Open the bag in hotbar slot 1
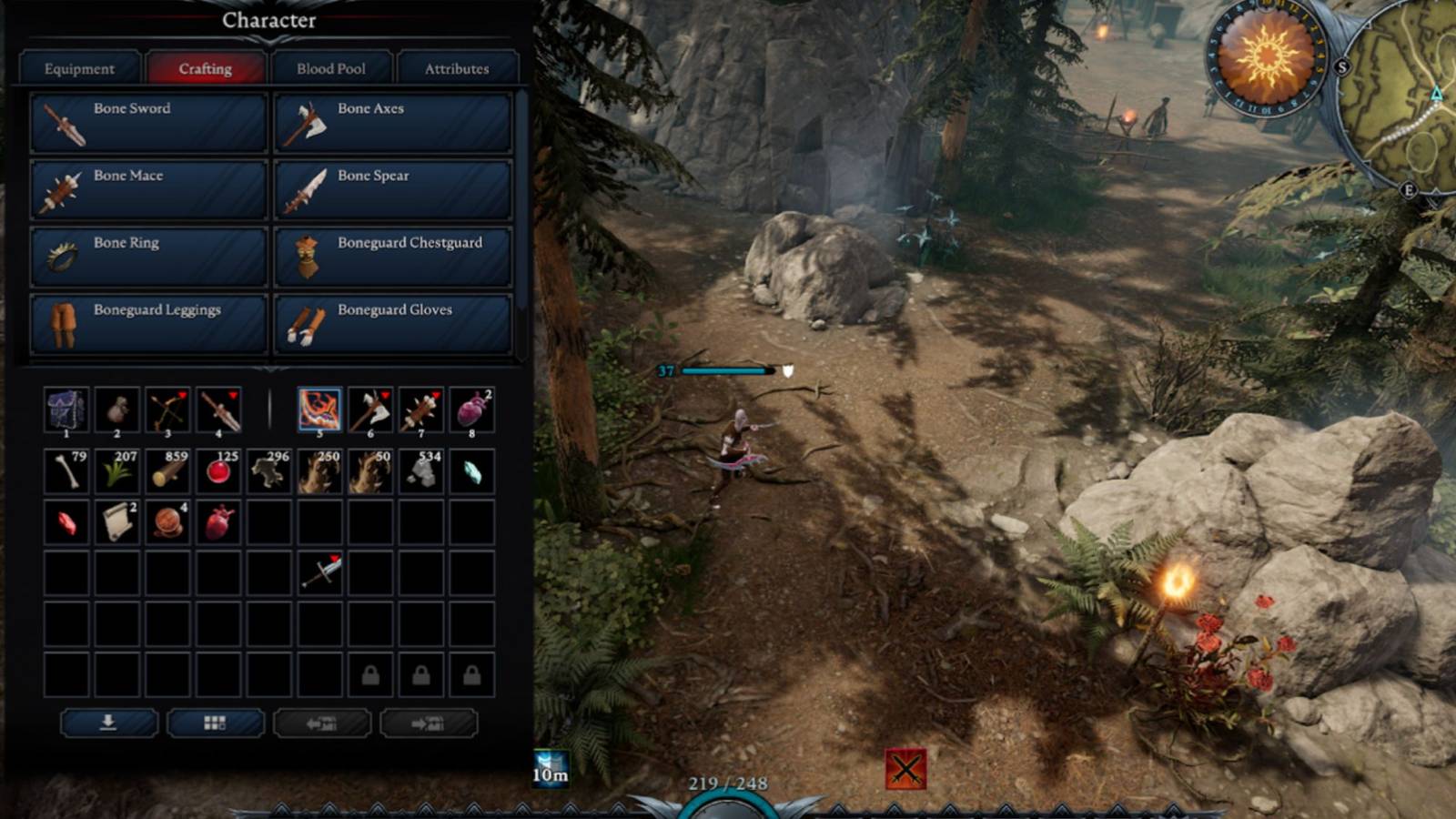This screenshot has height=819, width=1456. [68, 410]
